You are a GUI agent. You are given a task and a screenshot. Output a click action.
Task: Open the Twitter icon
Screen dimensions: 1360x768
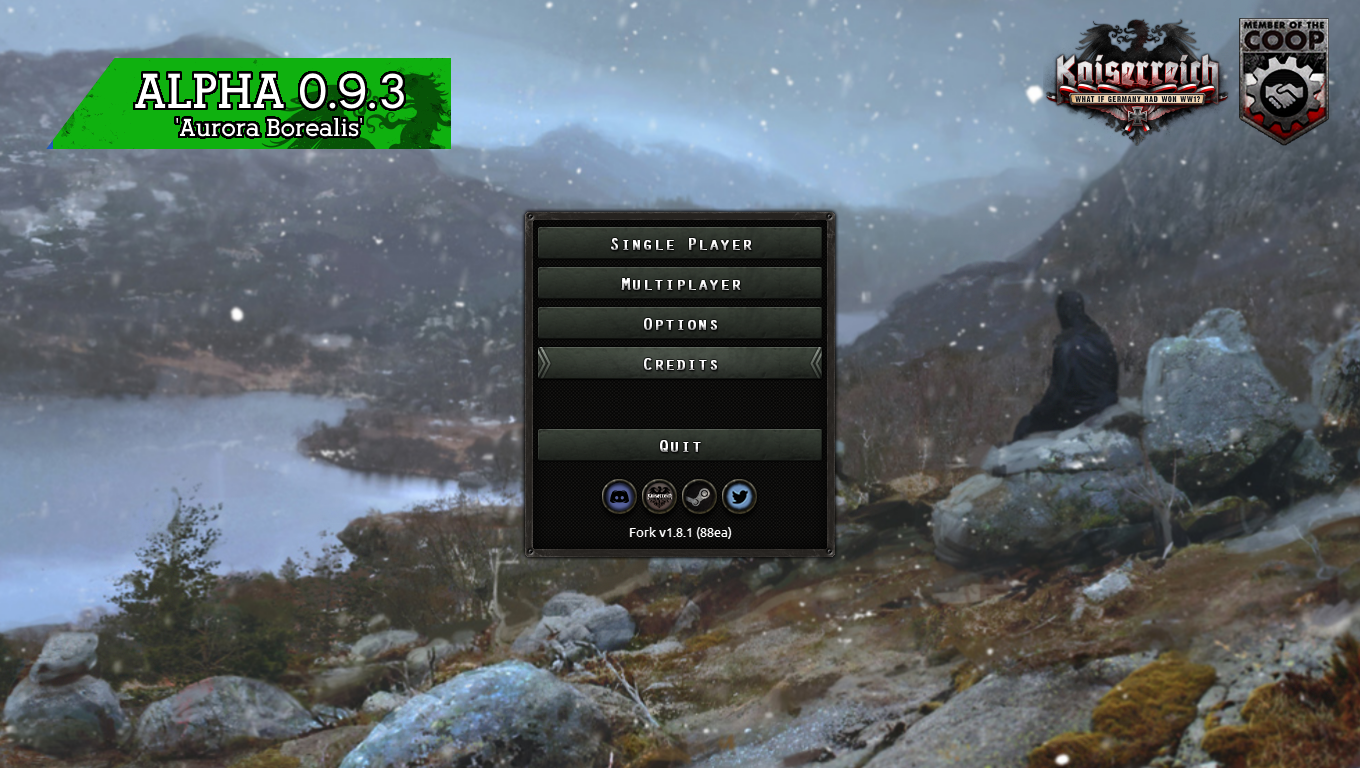click(x=739, y=496)
